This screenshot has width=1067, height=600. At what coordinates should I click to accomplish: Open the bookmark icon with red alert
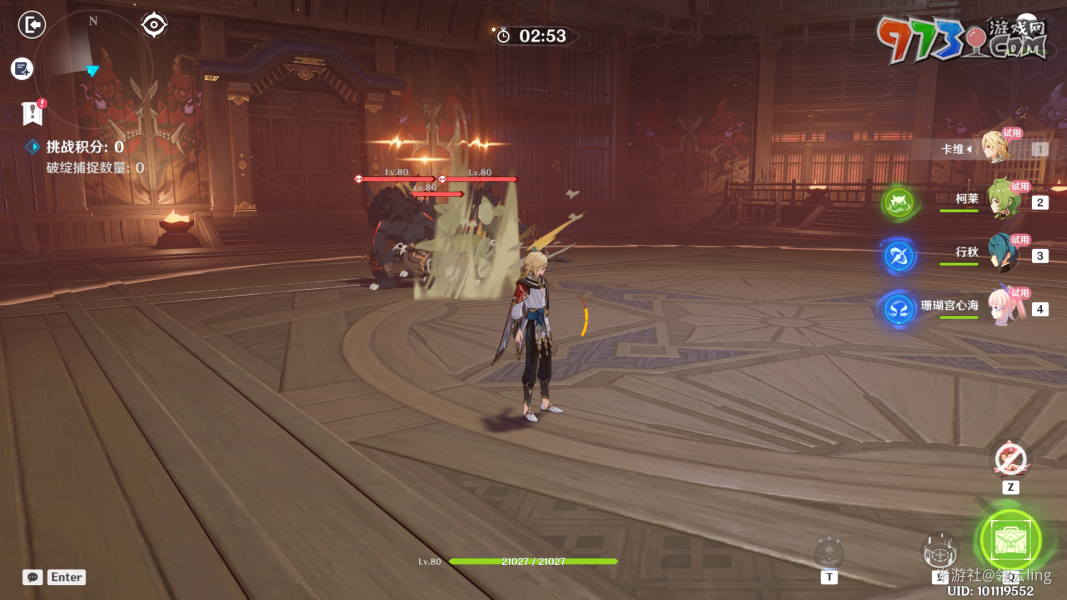tap(32, 112)
